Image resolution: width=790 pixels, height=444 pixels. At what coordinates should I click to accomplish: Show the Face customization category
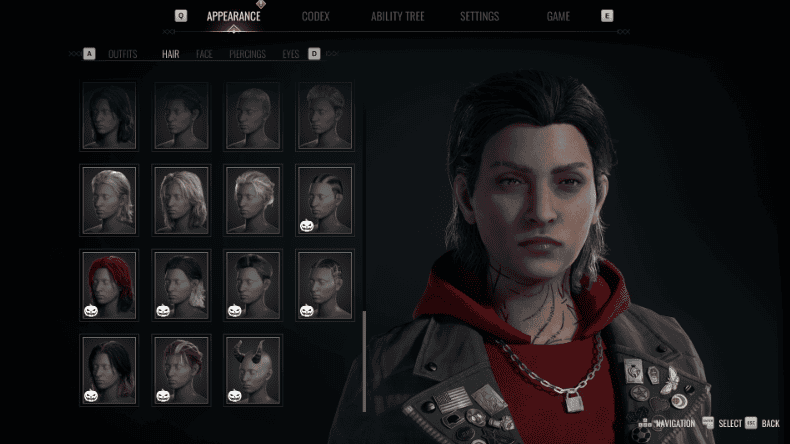click(204, 54)
